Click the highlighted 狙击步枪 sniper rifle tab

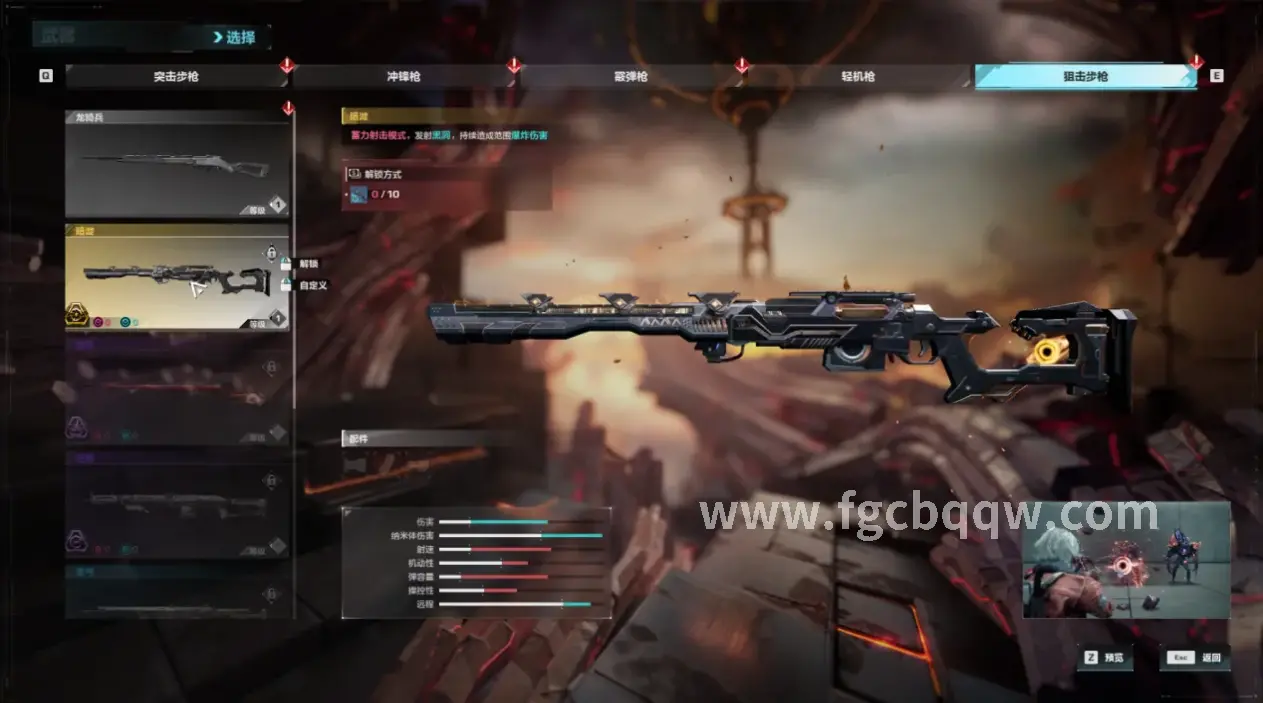pos(1085,76)
